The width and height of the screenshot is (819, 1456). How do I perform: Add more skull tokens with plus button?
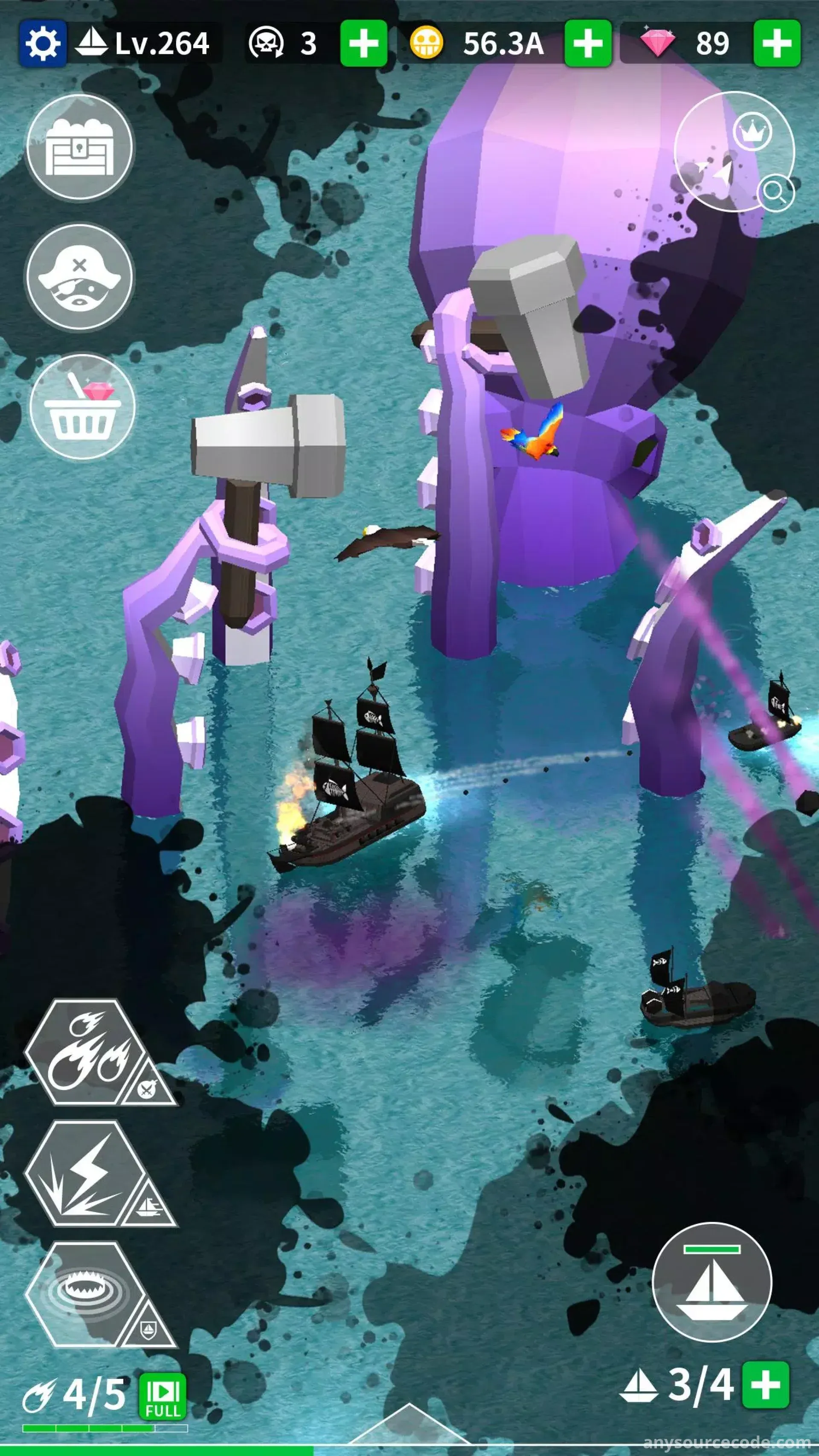coord(363,44)
